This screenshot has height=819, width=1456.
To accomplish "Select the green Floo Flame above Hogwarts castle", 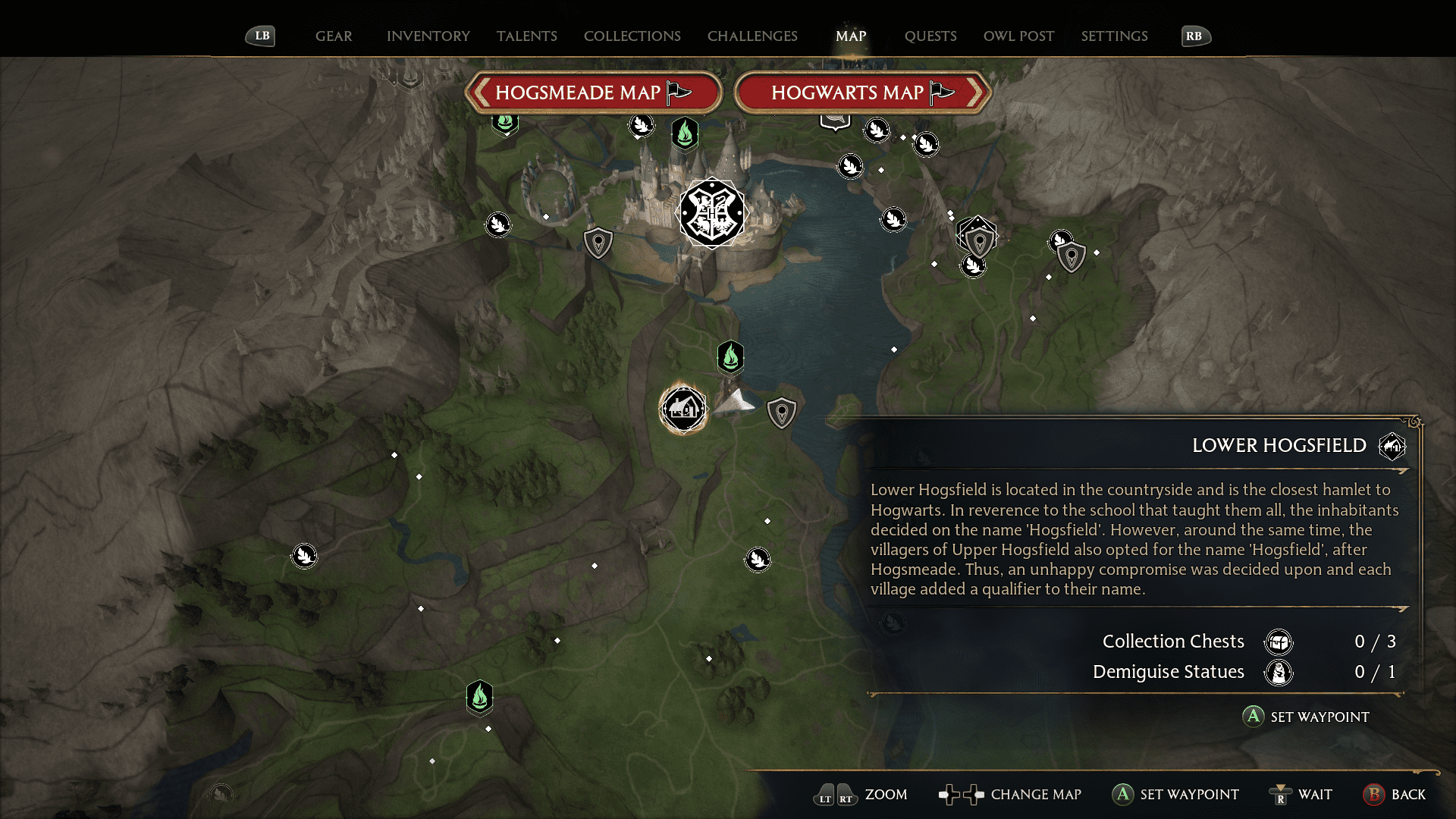I will [x=684, y=133].
